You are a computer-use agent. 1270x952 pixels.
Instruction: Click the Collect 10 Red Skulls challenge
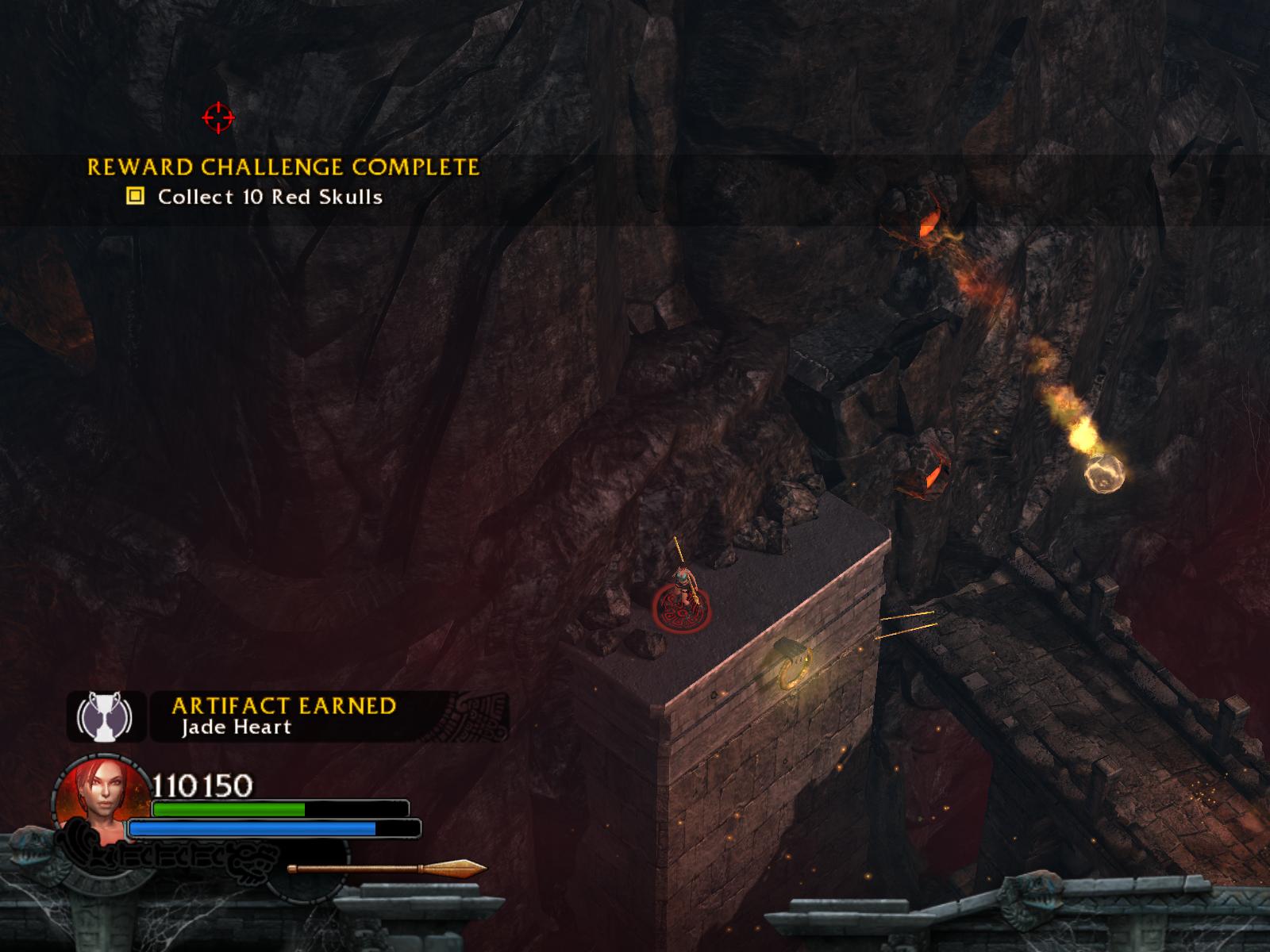270,197
